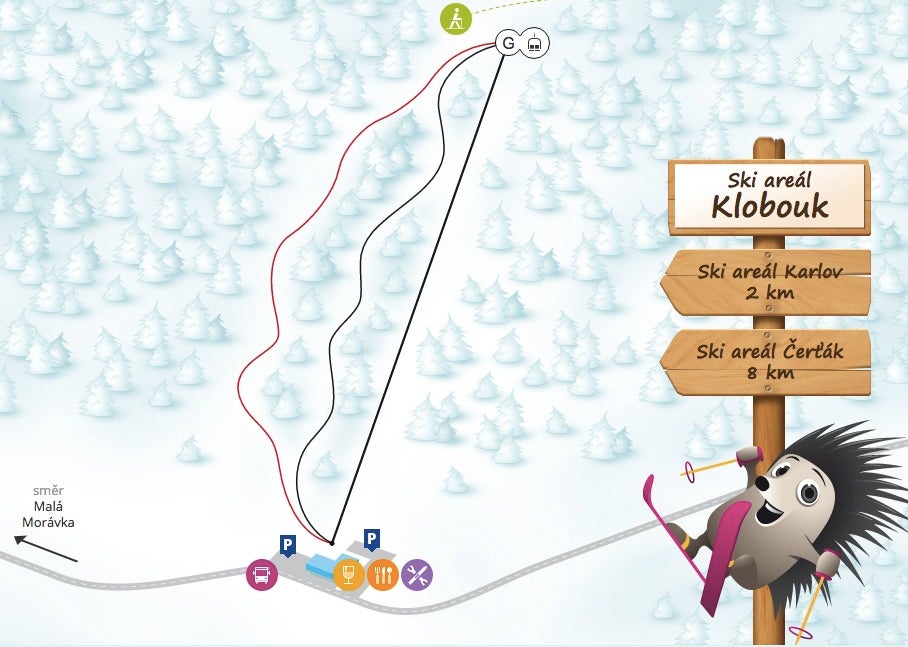Image resolution: width=908 pixels, height=647 pixels.
Task: Choose the orange restaurant cutlery marker
Action: 382,574
